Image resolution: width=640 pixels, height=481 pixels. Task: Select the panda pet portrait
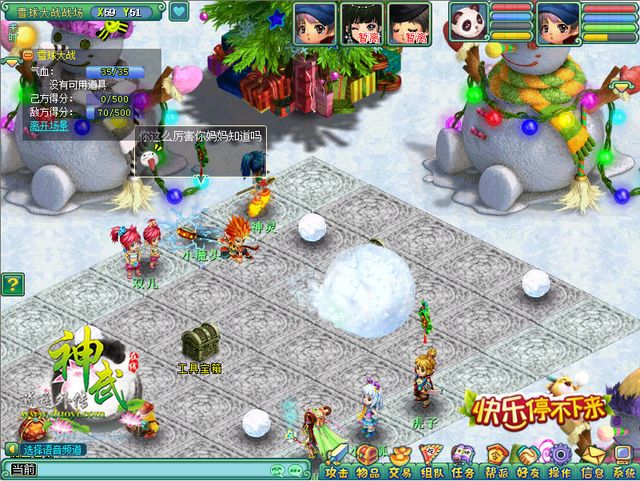[x=468, y=23]
